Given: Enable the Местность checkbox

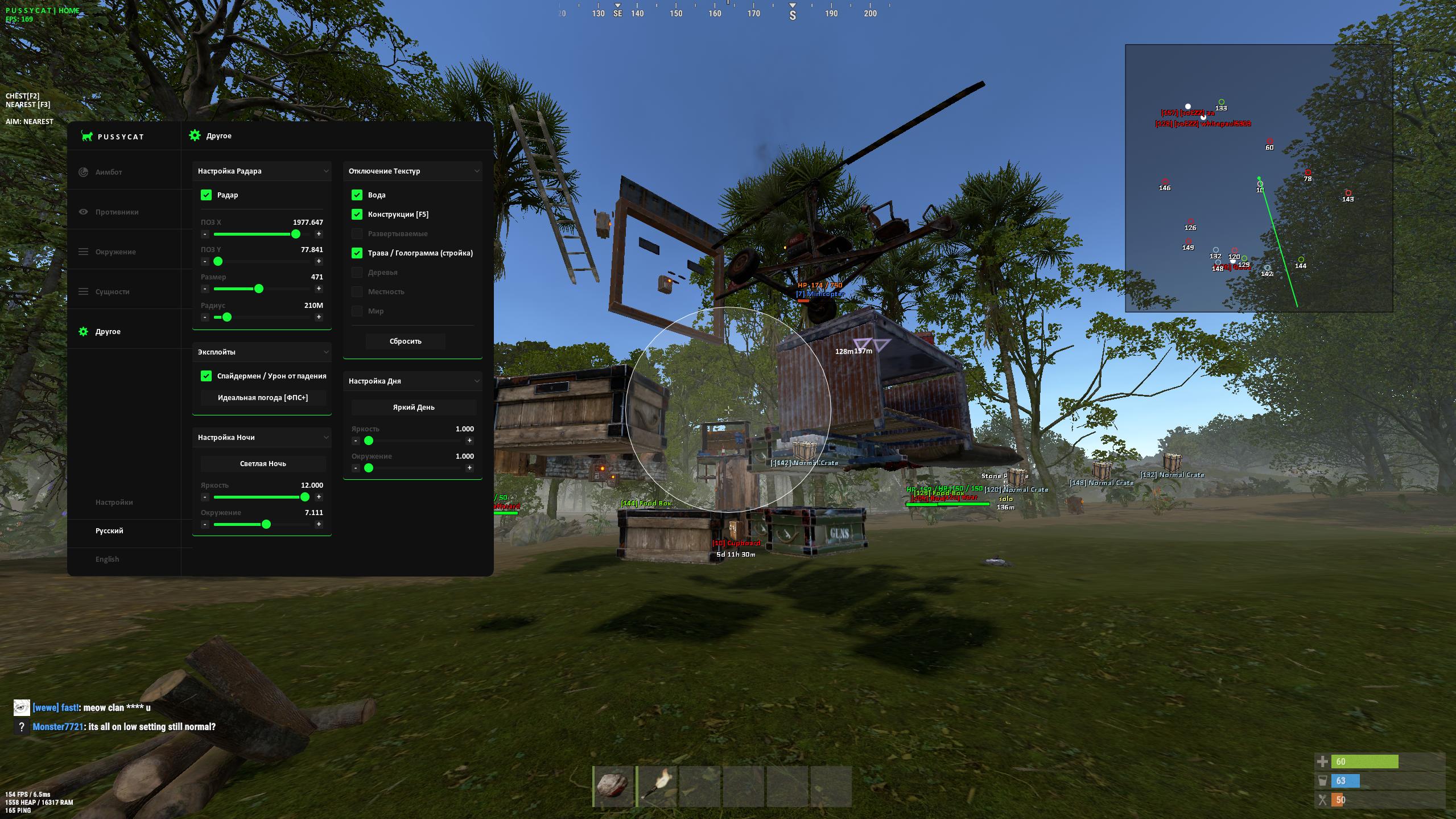Looking at the screenshot, I should click(357, 292).
